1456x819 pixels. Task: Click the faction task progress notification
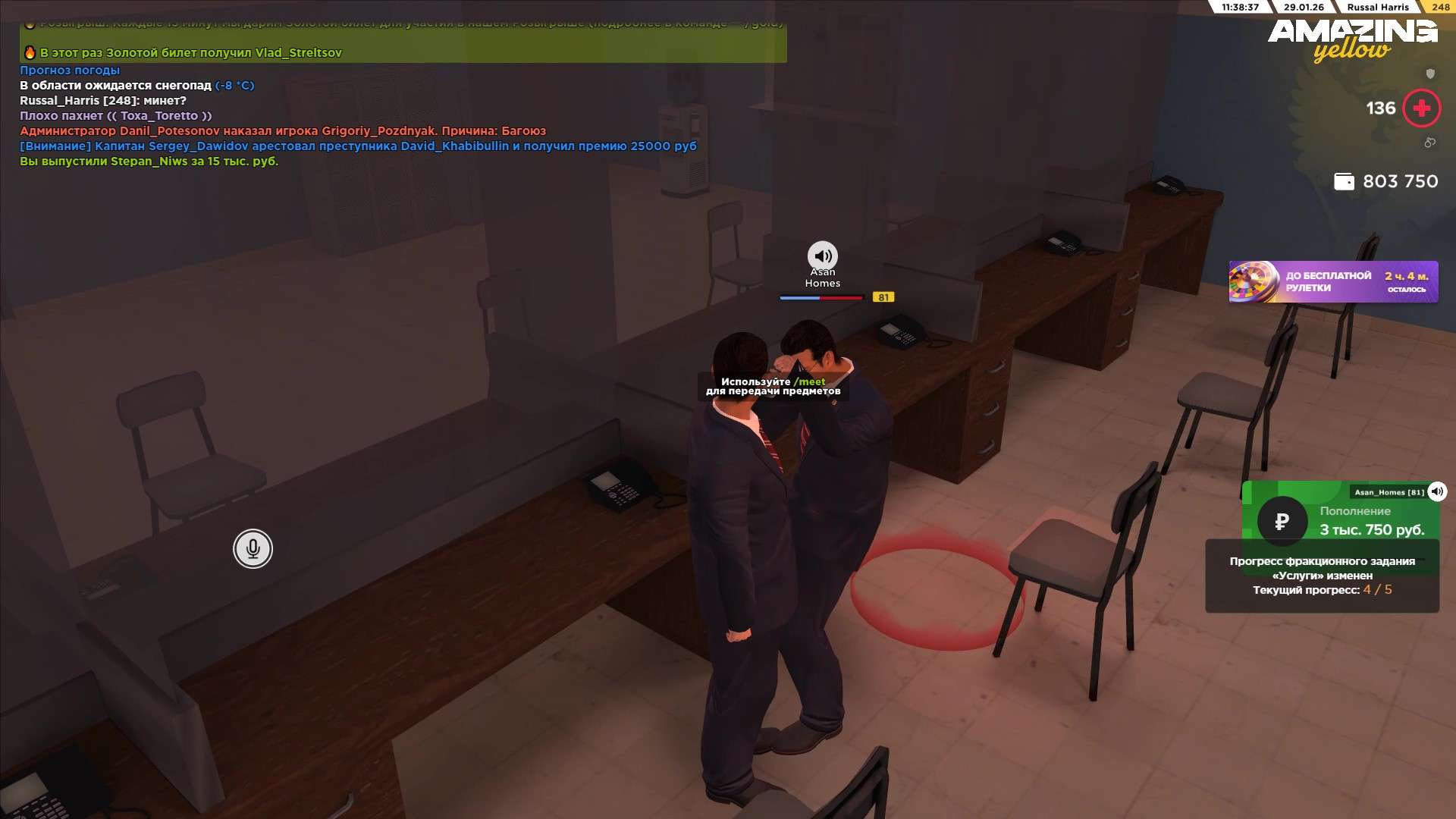pyautogui.click(x=1322, y=576)
